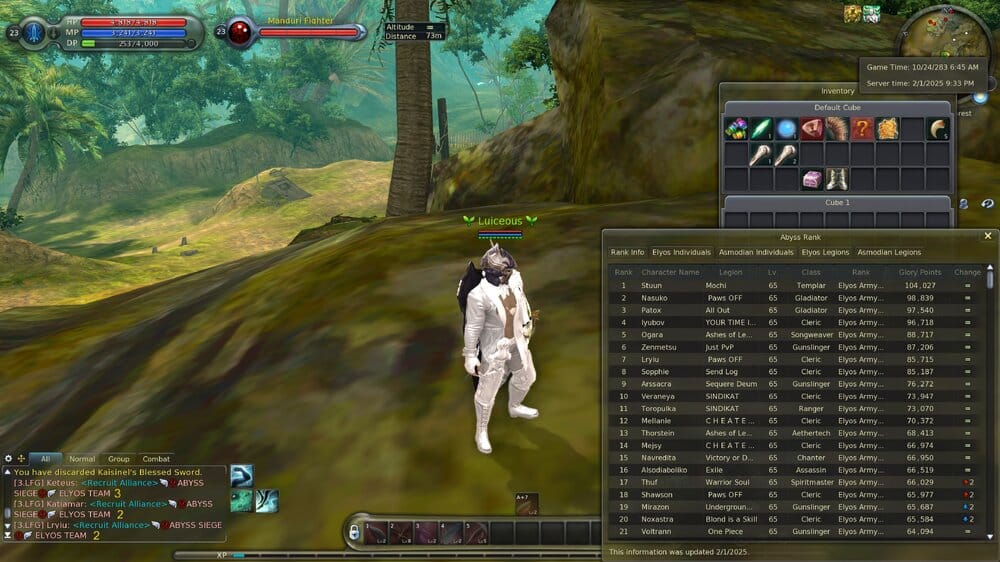Screen dimensions: 1000x562
Task: Show the Elyos Legions ranking tab
Action: point(827,252)
